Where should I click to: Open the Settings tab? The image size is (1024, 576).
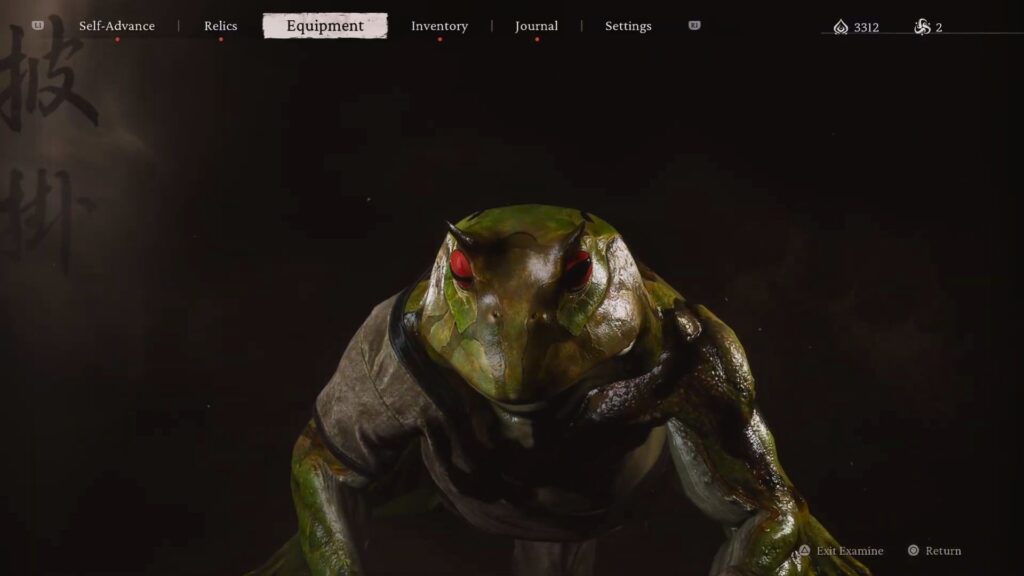click(628, 26)
